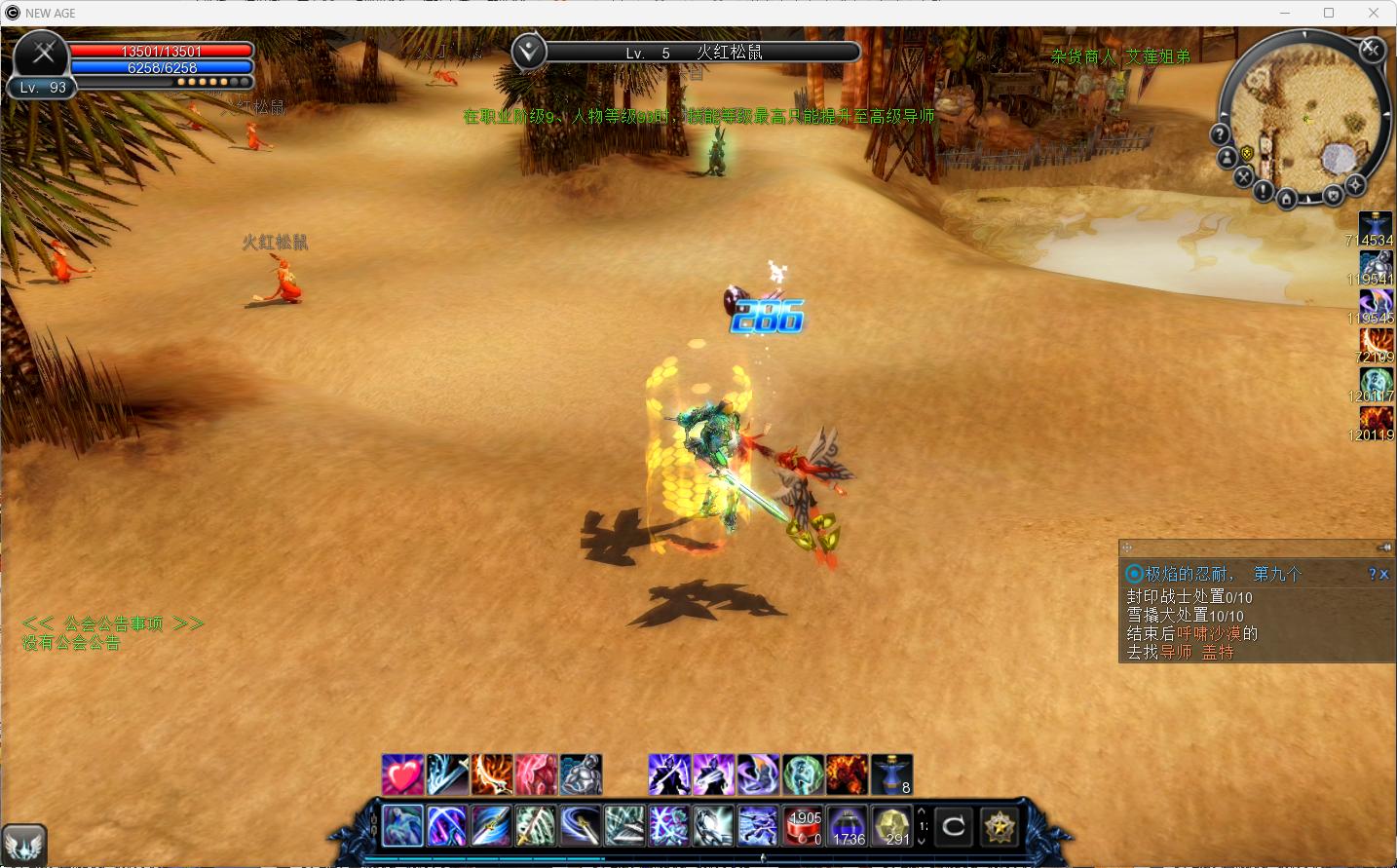Open the winged emblem menu button
The width and height of the screenshot is (1397, 868).
[24, 844]
